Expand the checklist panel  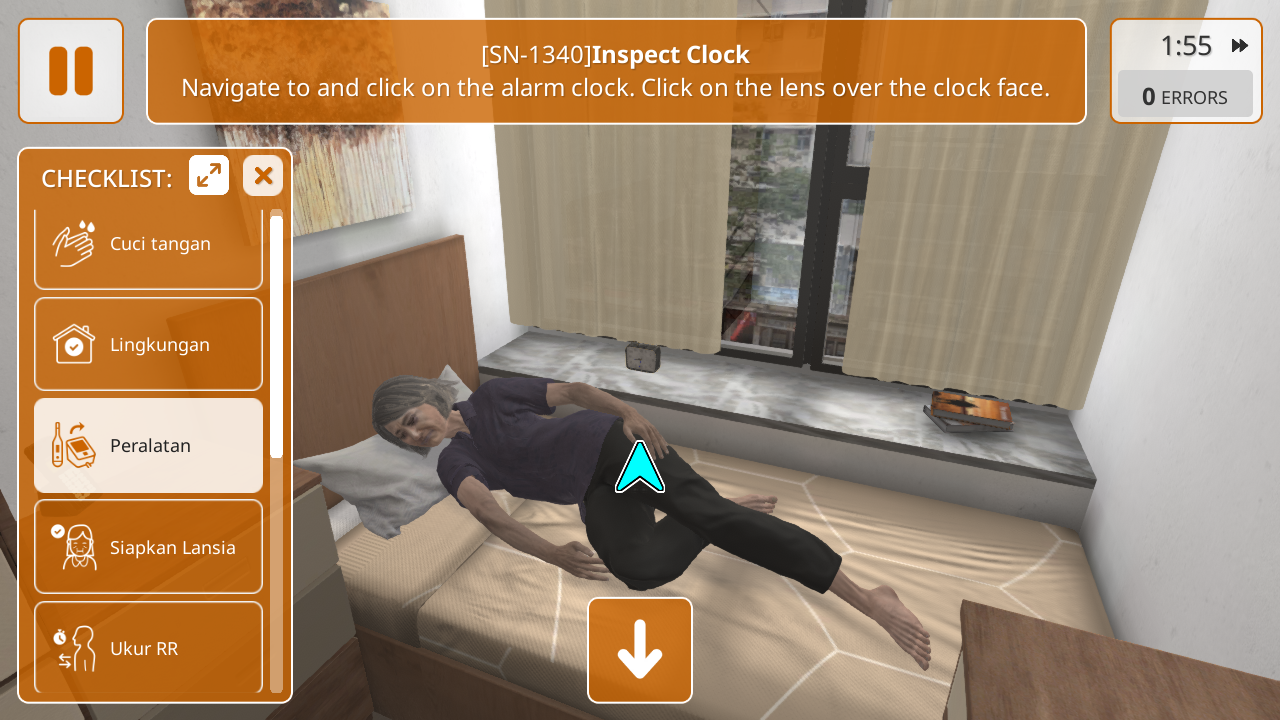coord(209,176)
